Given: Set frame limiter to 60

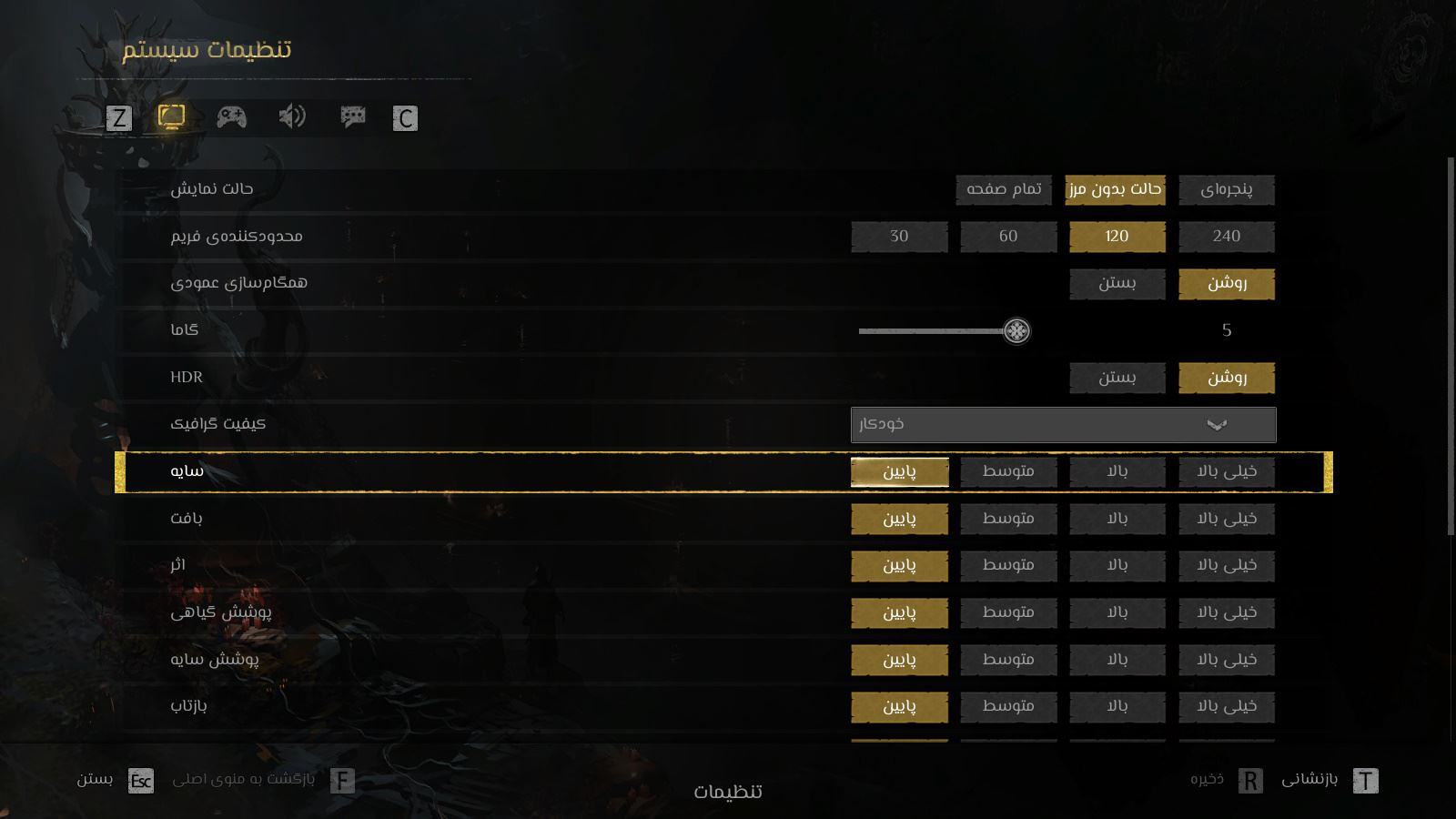Looking at the screenshot, I should click(x=1008, y=237).
